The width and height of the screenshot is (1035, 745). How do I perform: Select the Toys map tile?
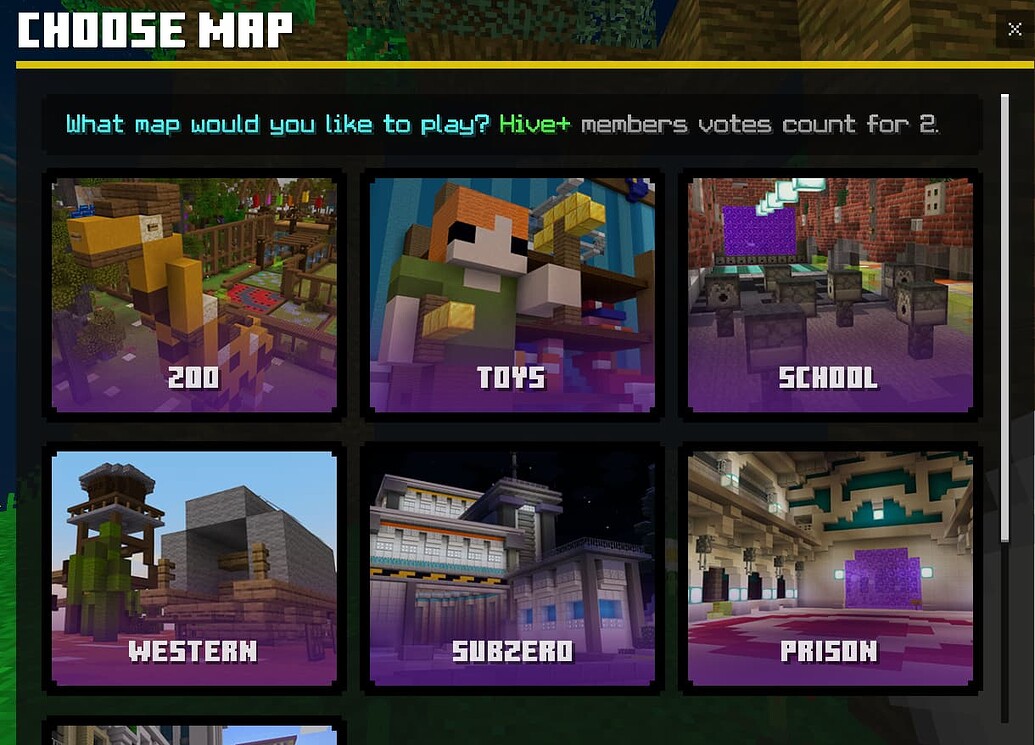click(512, 295)
